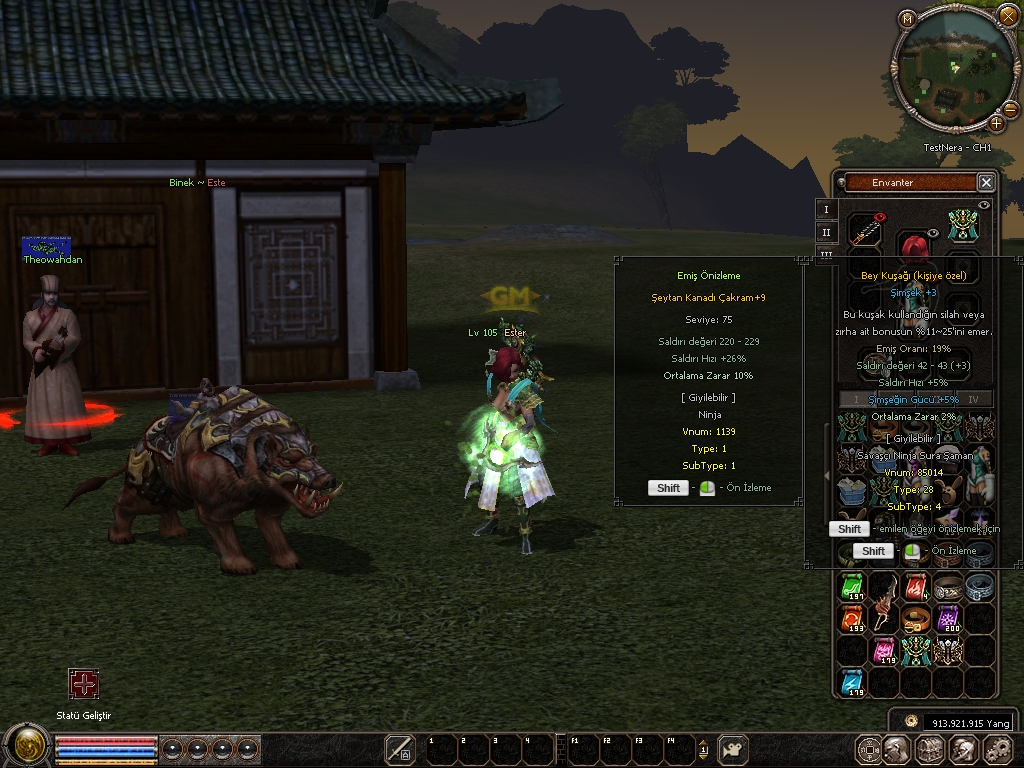Switch to equipment page II tab

pos(826,232)
